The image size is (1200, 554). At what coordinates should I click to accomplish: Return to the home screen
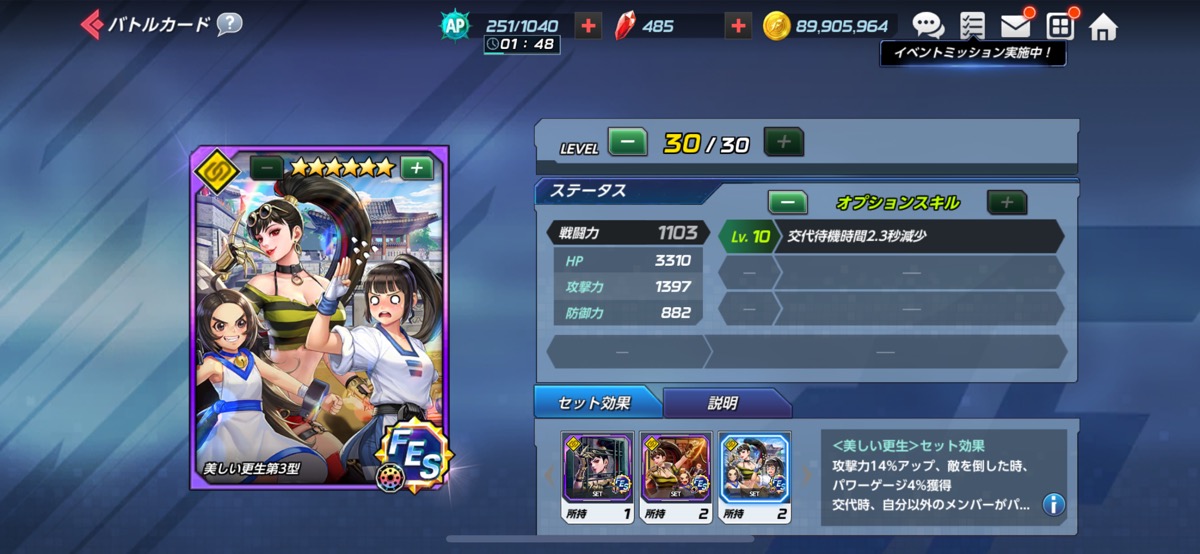(x=1102, y=26)
